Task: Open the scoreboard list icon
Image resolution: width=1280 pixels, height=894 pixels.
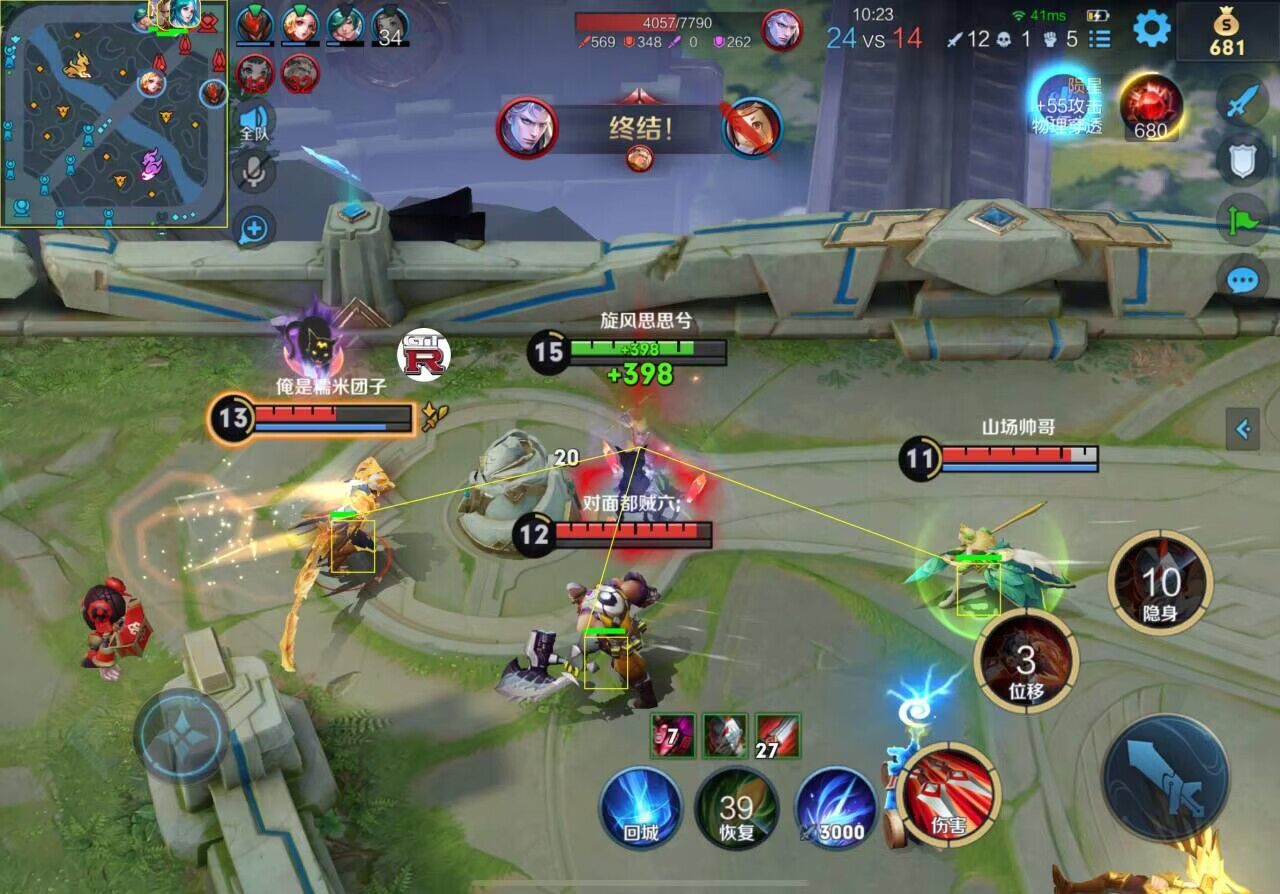Action: (1100, 39)
